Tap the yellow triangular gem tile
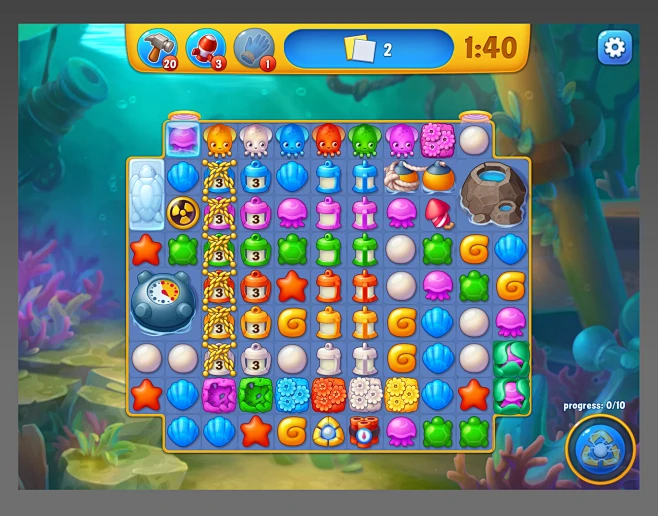This screenshot has height=516, width=658. (328, 431)
